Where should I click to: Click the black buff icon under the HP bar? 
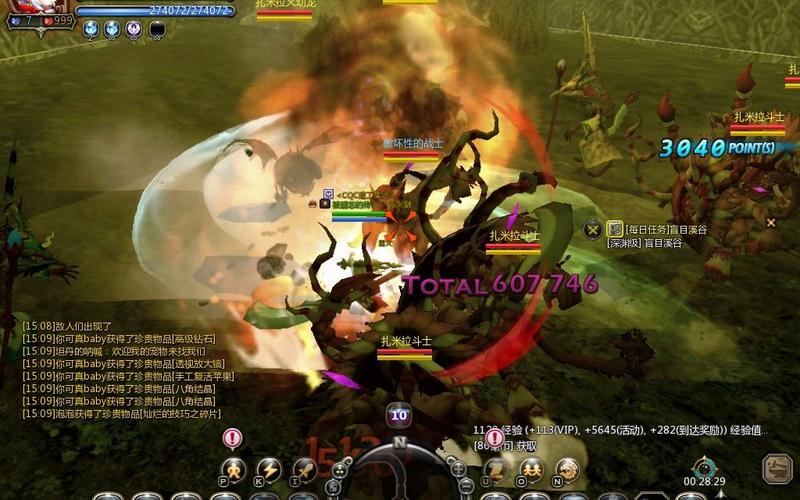(x=158, y=30)
